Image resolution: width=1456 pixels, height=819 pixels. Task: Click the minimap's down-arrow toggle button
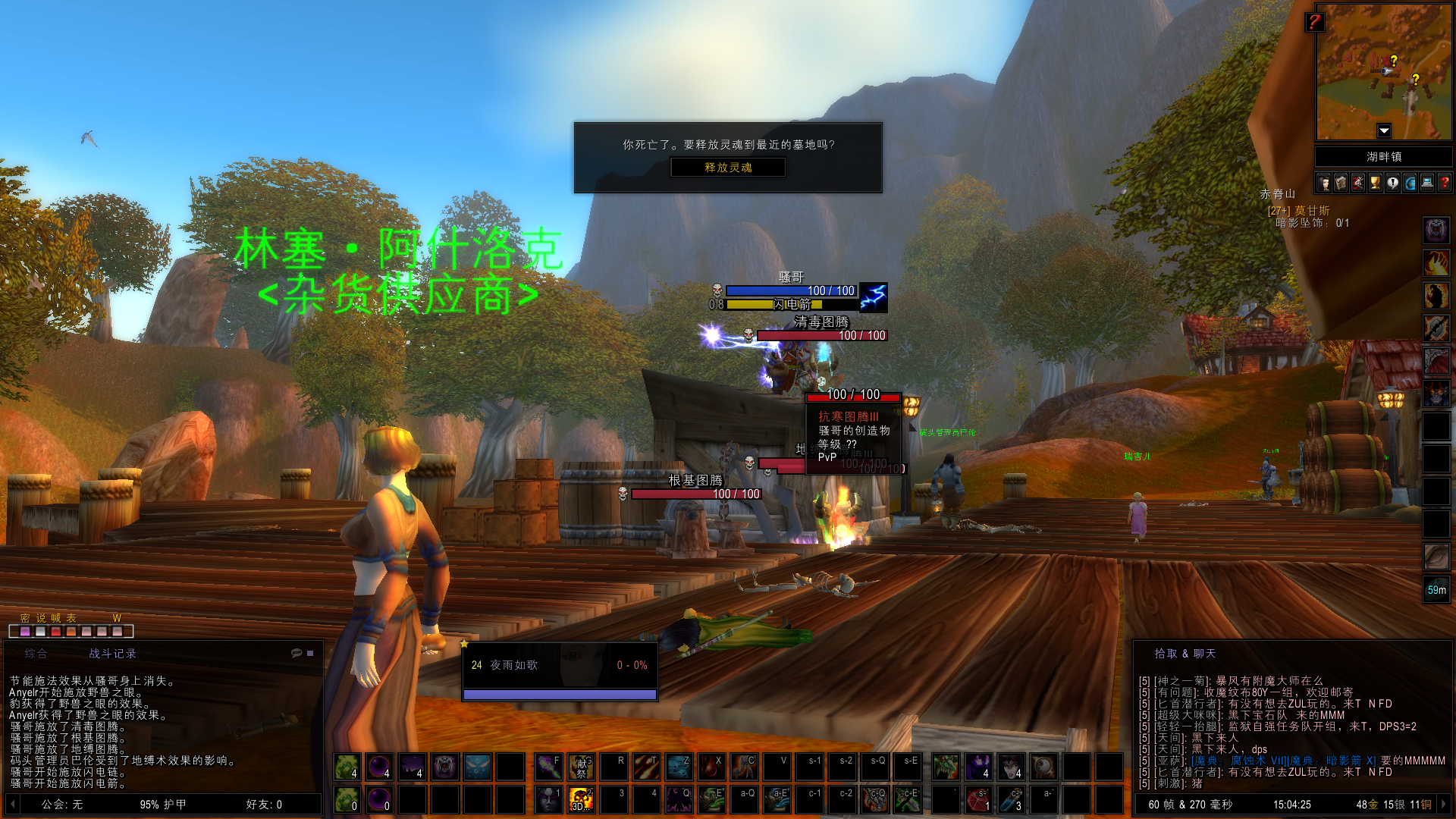tap(1384, 130)
